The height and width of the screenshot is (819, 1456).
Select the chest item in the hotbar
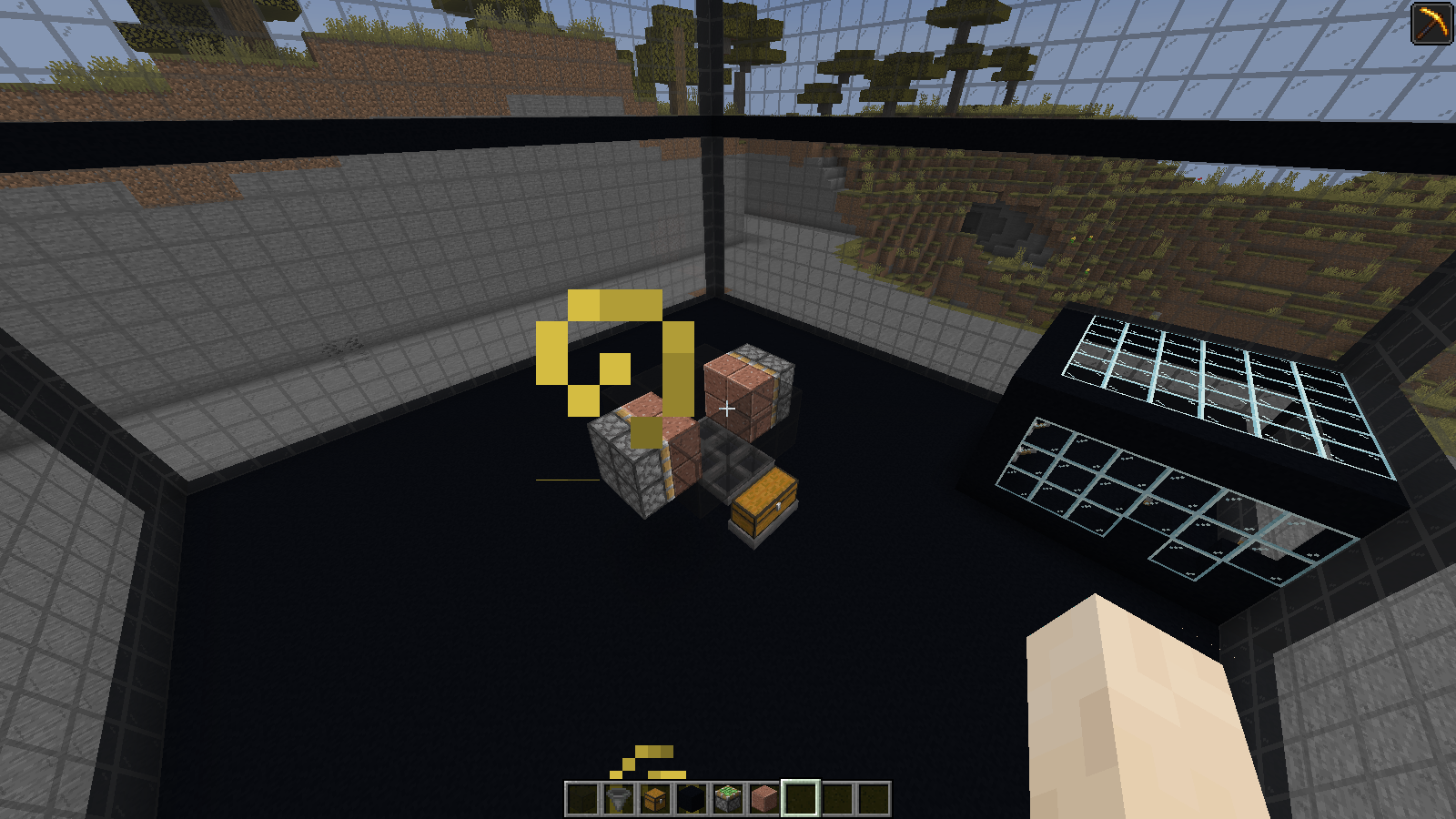coord(653,796)
